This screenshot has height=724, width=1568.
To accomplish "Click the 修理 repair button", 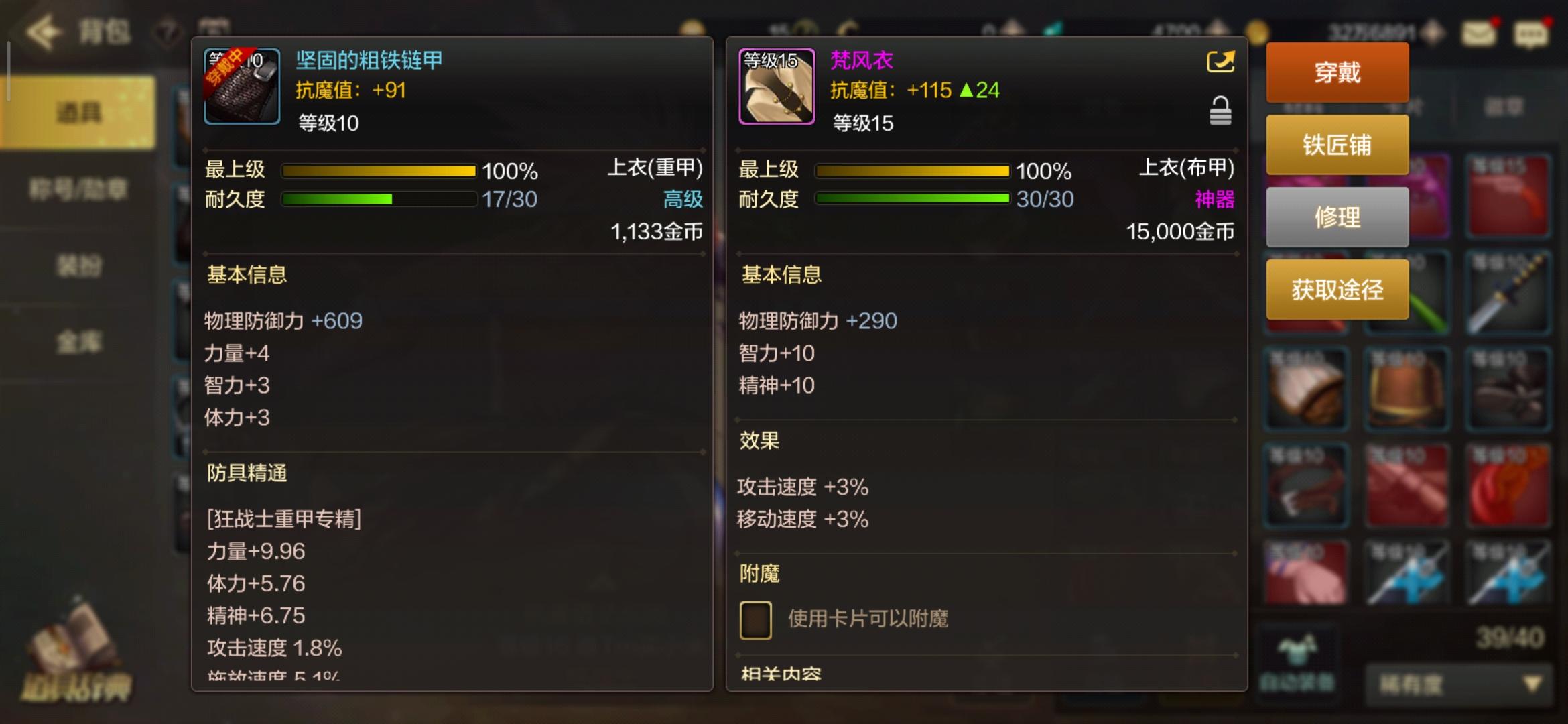I will [x=1337, y=217].
